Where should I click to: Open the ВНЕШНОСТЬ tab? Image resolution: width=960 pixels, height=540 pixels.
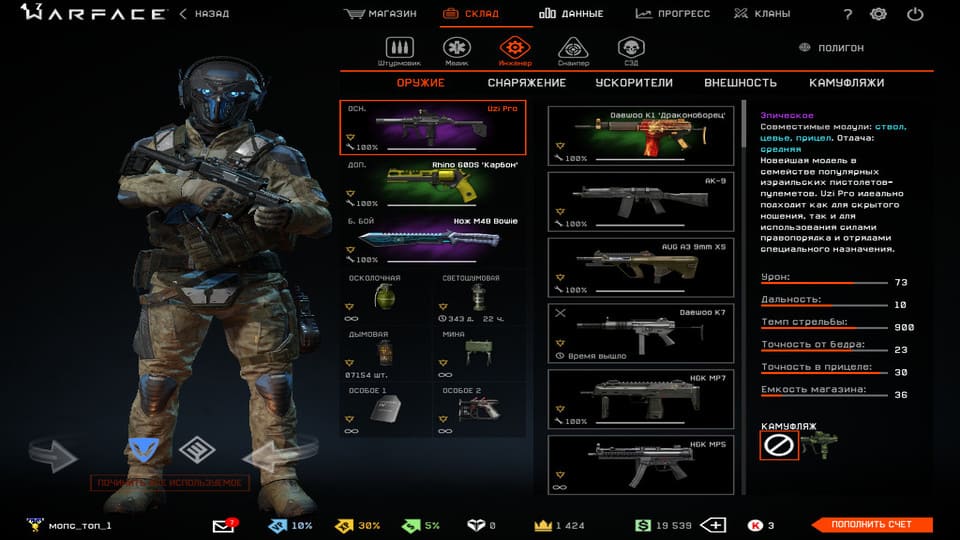[x=740, y=83]
